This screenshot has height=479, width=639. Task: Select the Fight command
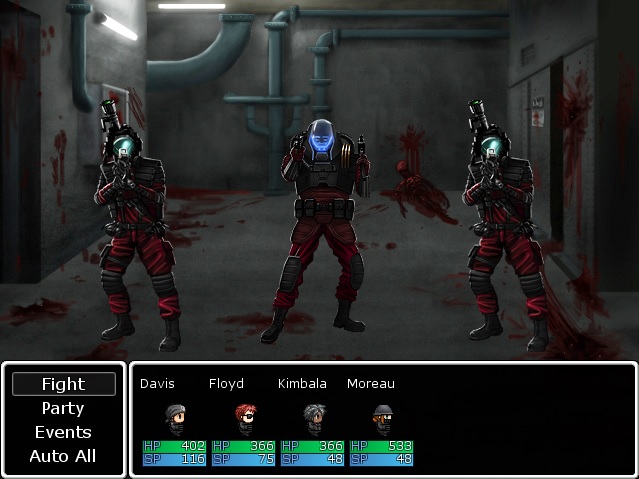63,384
